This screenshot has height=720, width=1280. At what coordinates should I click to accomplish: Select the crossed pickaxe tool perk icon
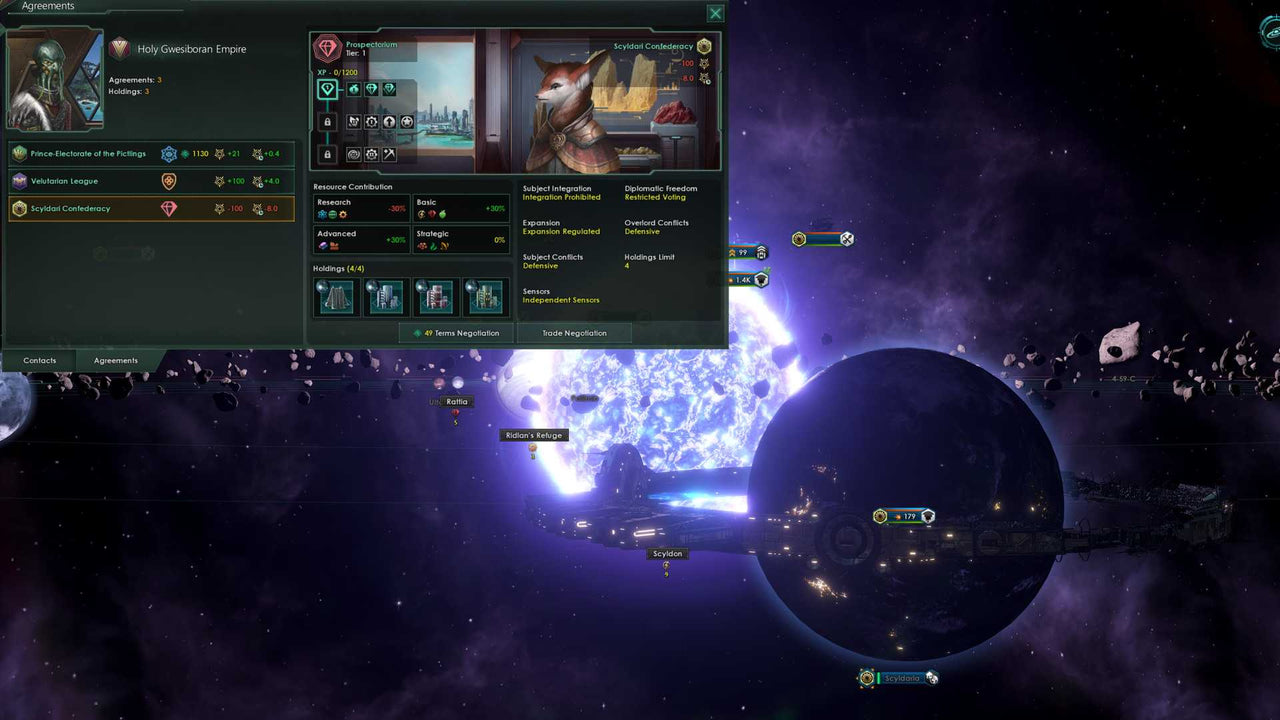(389, 154)
